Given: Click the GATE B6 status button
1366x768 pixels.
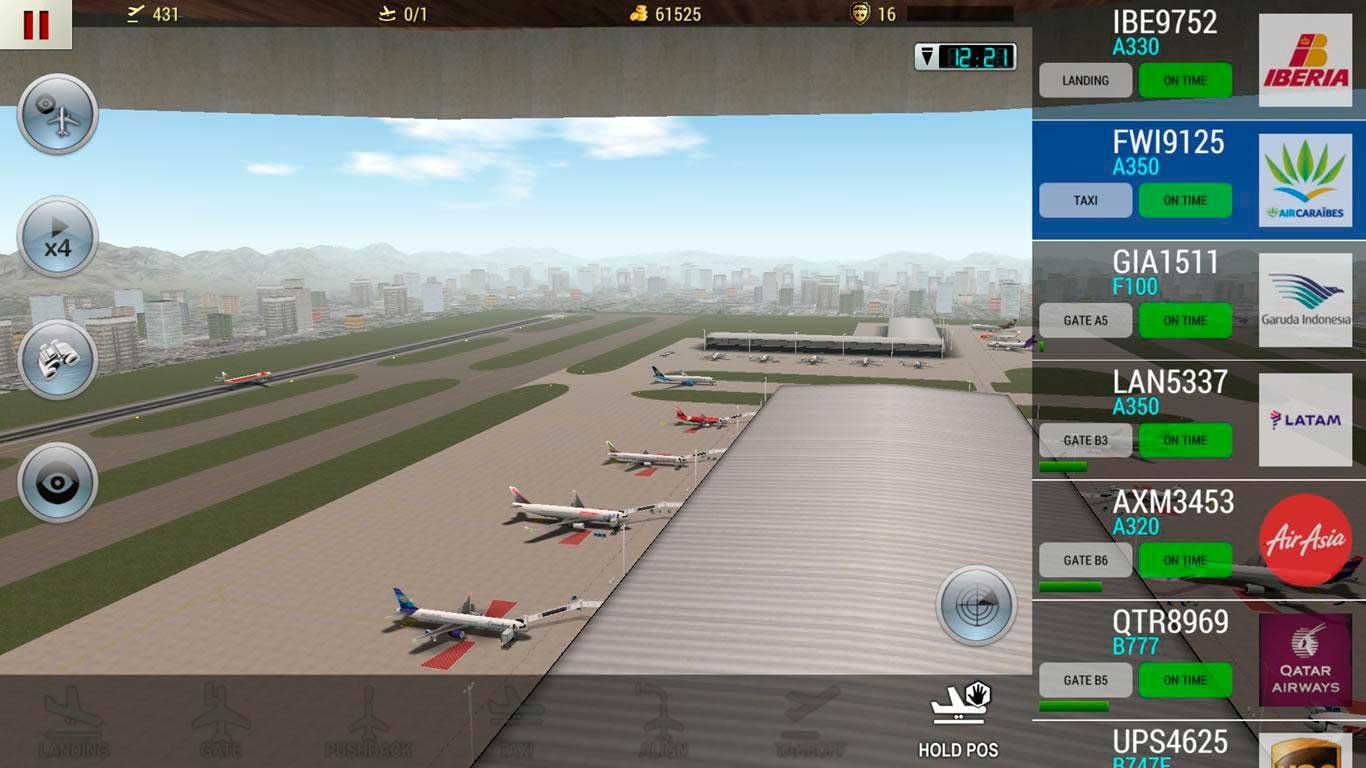Looking at the screenshot, I should pyautogui.click(x=1085, y=560).
